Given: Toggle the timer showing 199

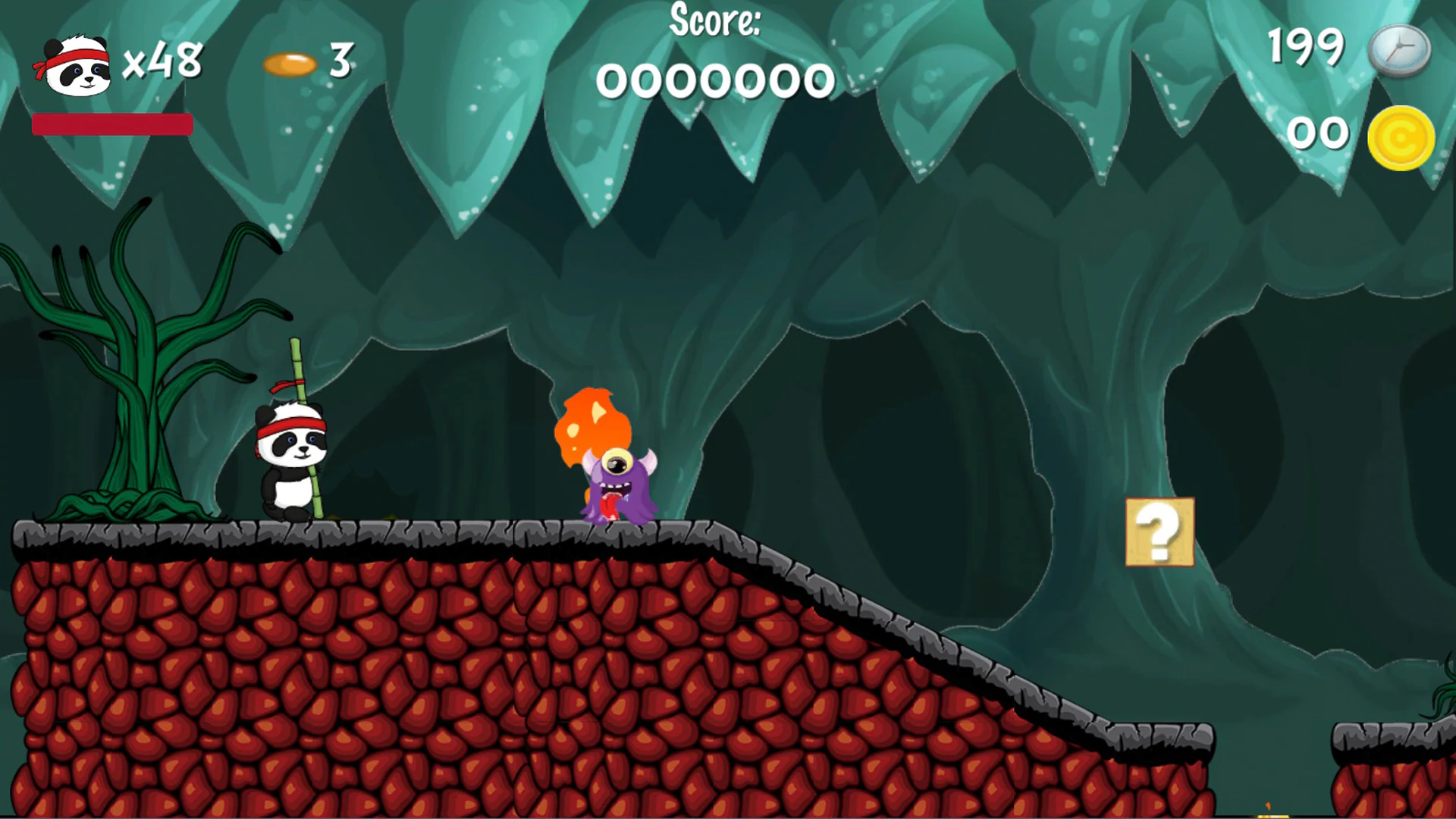Looking at the screenshot, I should click(x=1307, y=47).
